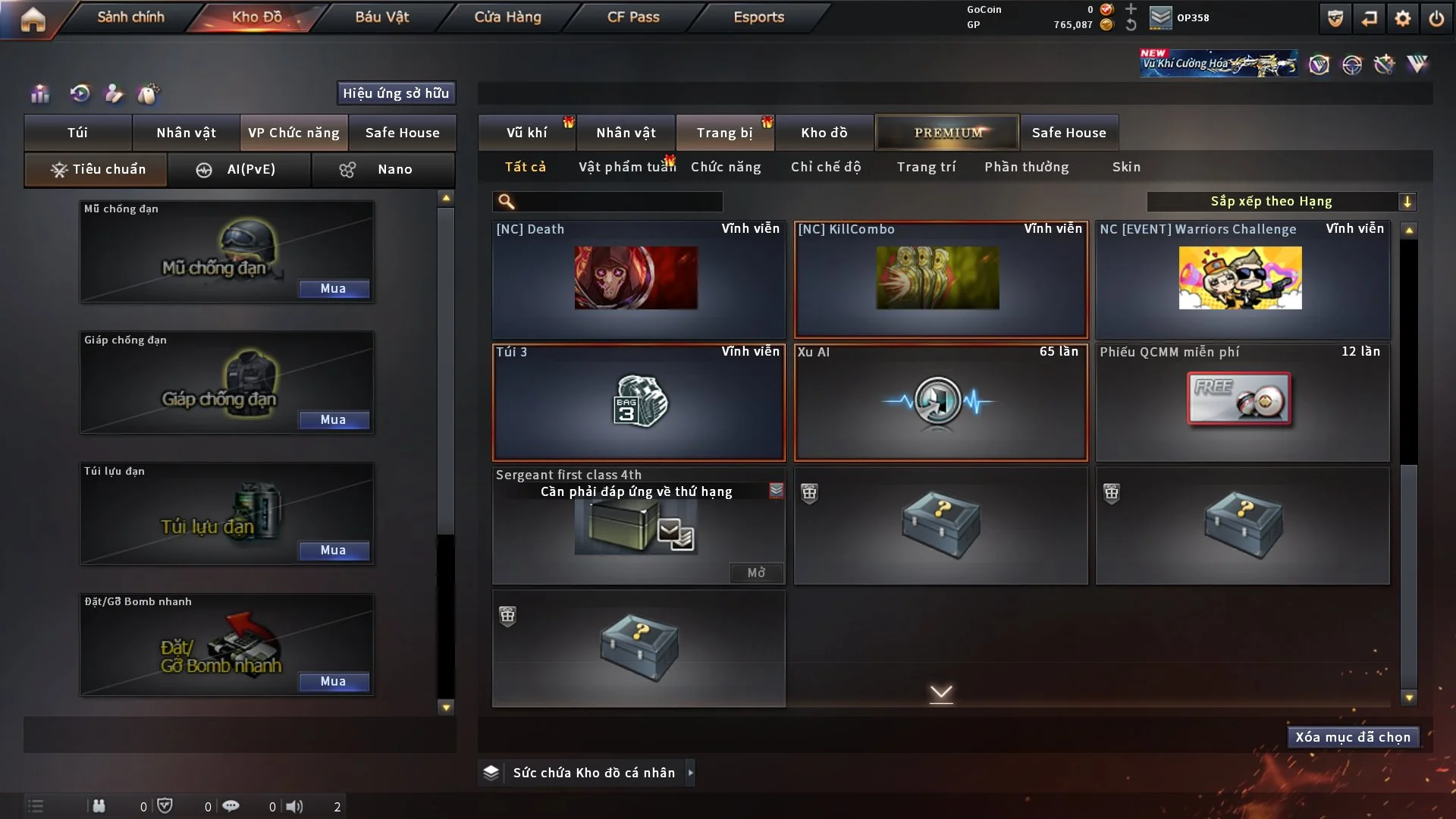Screen dimensions: 1456x819
Task: Open the Cửa Hàng shop tab
Action: [x=507, y=17]
